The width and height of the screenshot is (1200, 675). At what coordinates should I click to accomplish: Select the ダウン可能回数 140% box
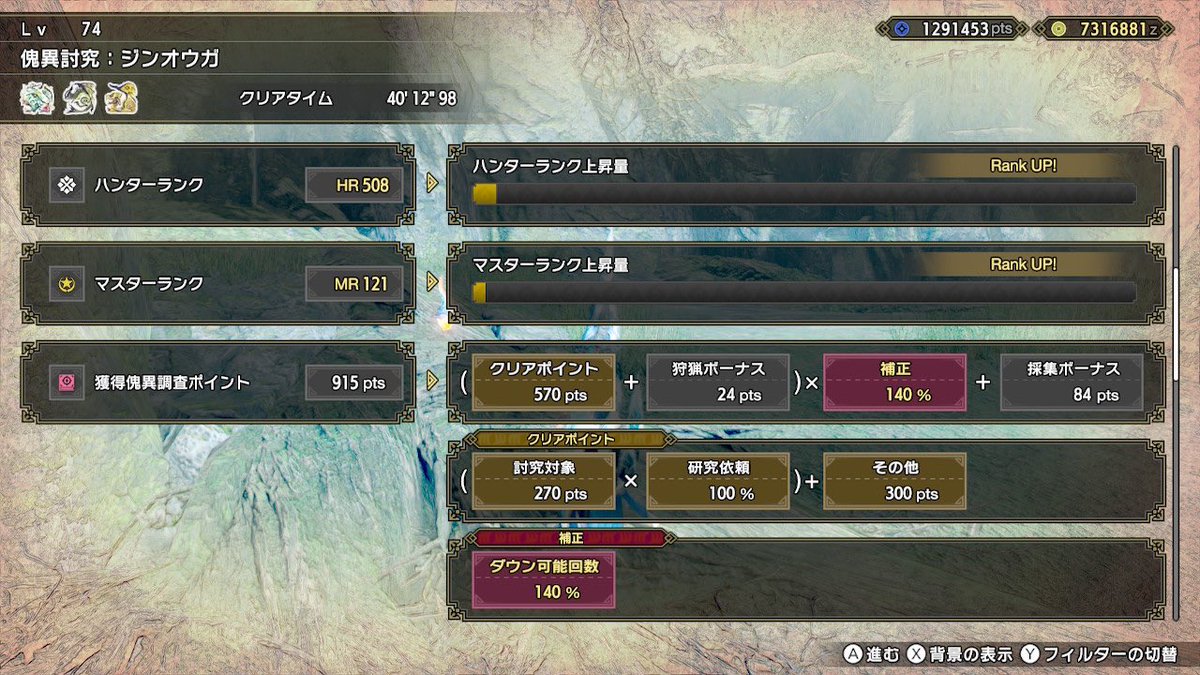tap(543, 580)
